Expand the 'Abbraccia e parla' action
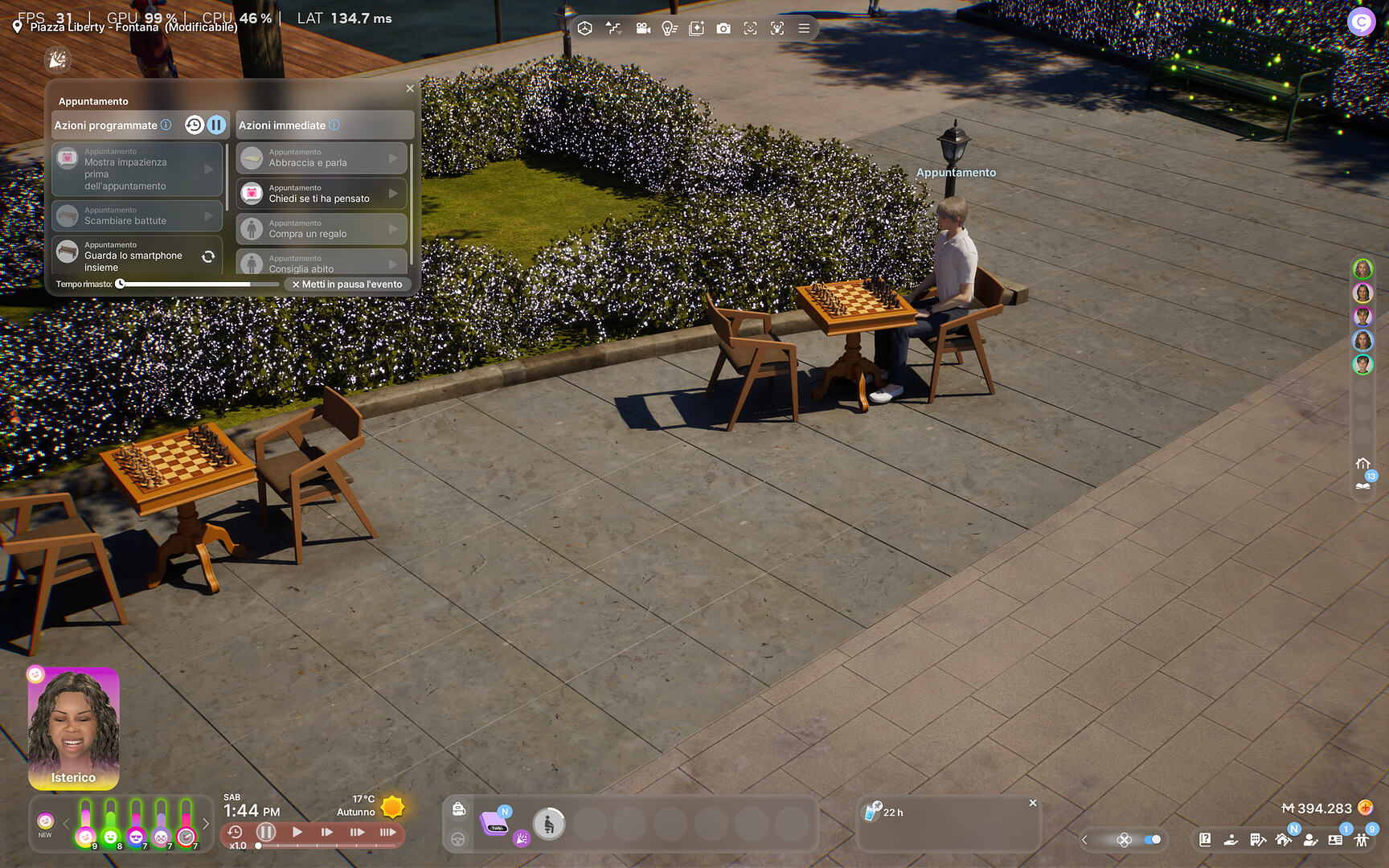 [x=391, y=158]
